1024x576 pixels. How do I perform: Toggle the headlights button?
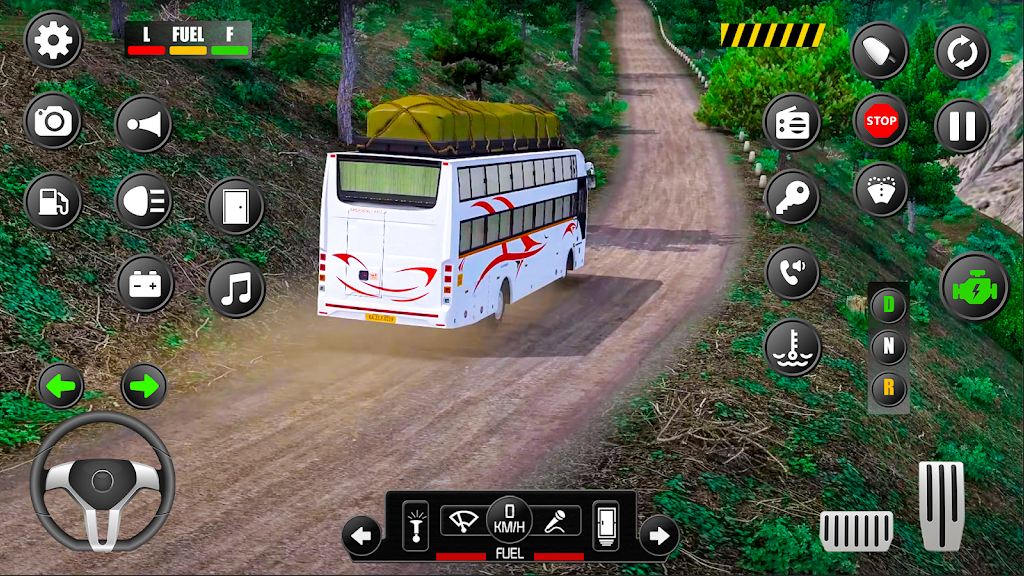click(144, 201)
